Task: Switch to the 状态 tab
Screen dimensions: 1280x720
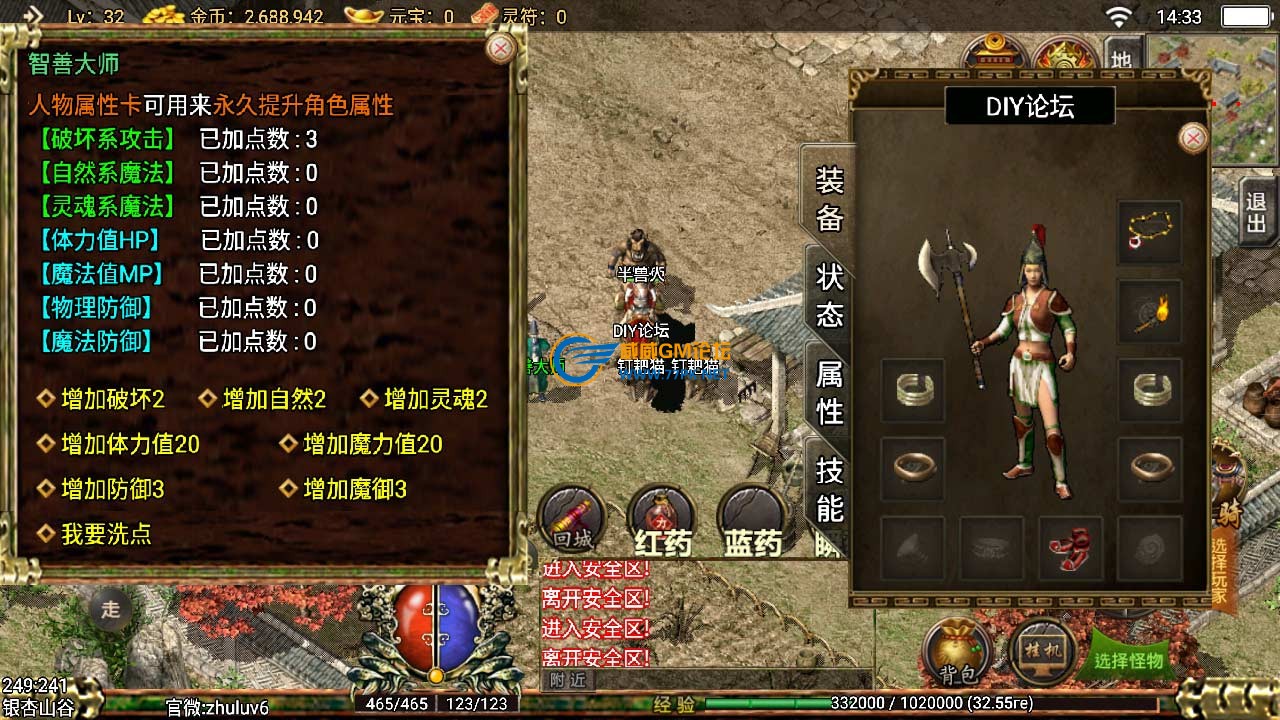Action: click(x=830, y=295)
